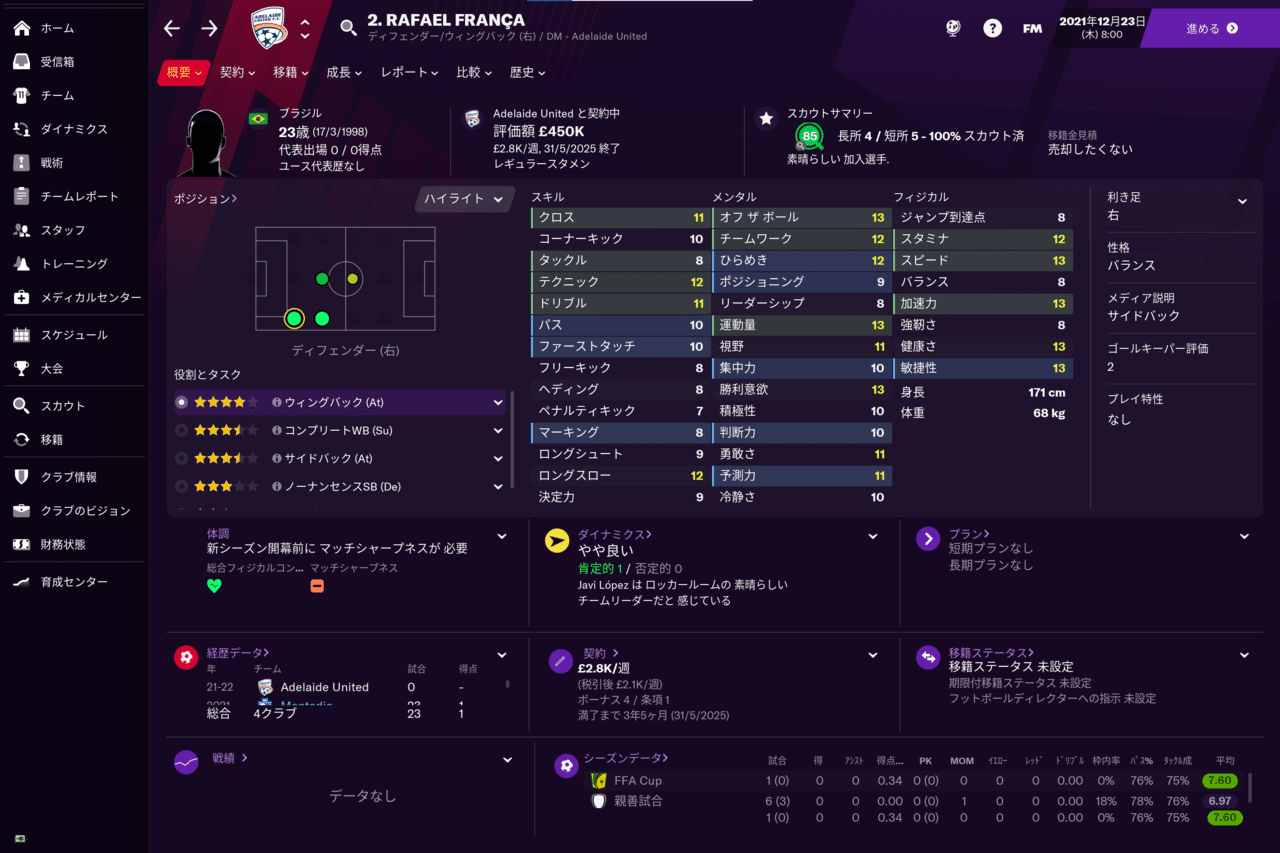The width and height of the screenshot is (1280, 853).
Task: Click the back navigation arrow
Action: (172, 28)
